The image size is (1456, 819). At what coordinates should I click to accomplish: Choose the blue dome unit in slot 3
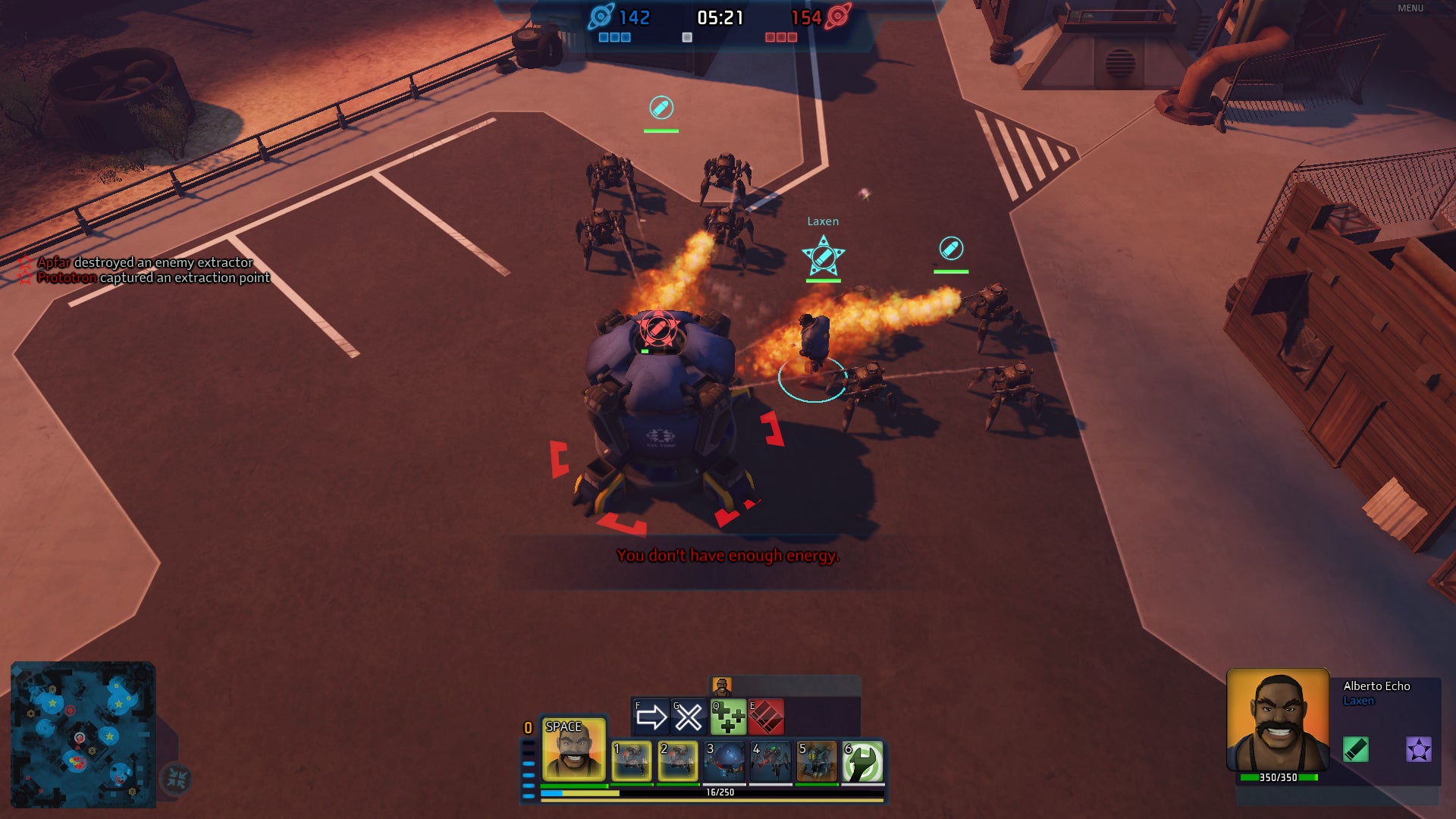coord(724,761)
